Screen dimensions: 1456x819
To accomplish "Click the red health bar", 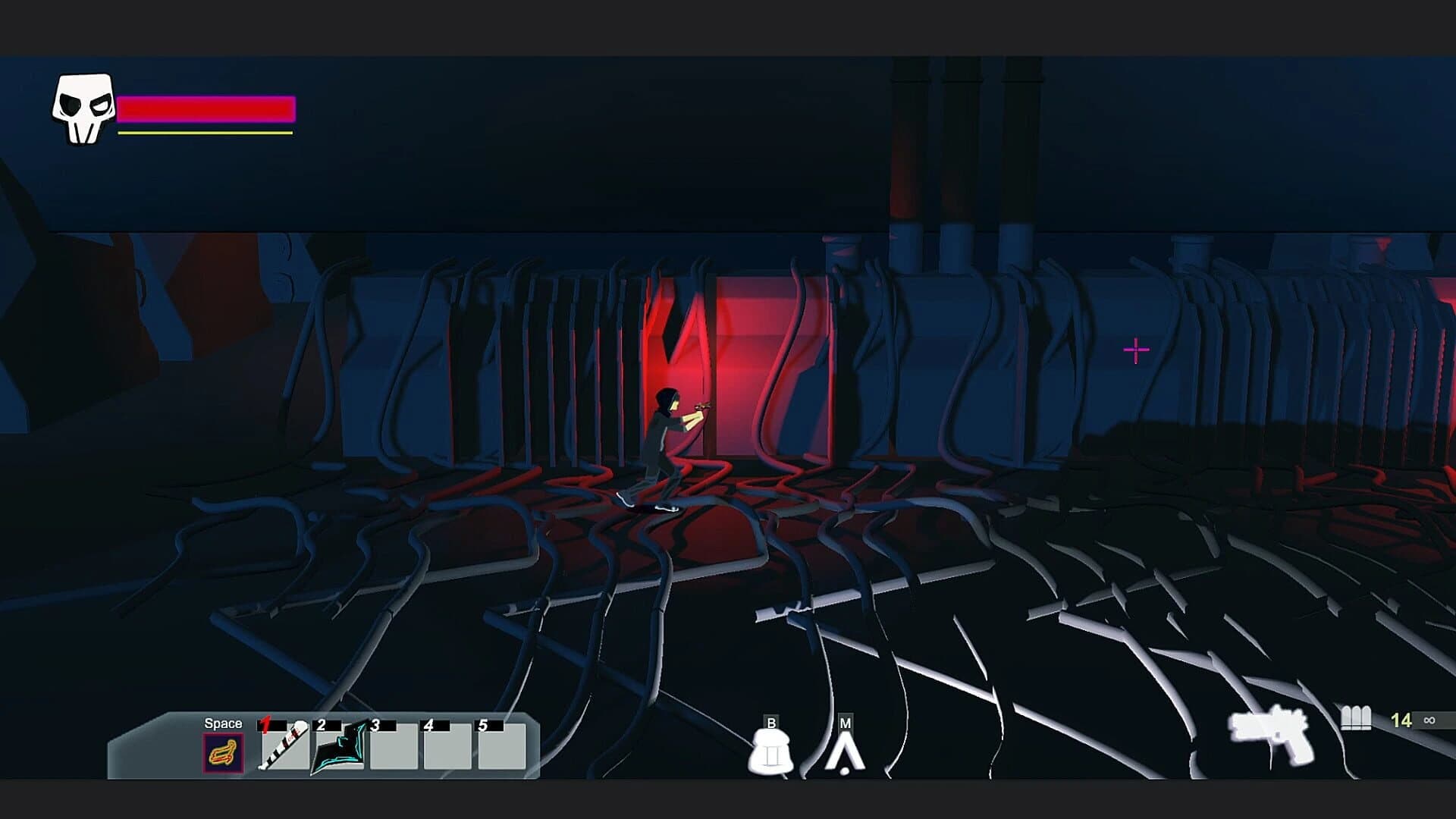I will point(206,108).
